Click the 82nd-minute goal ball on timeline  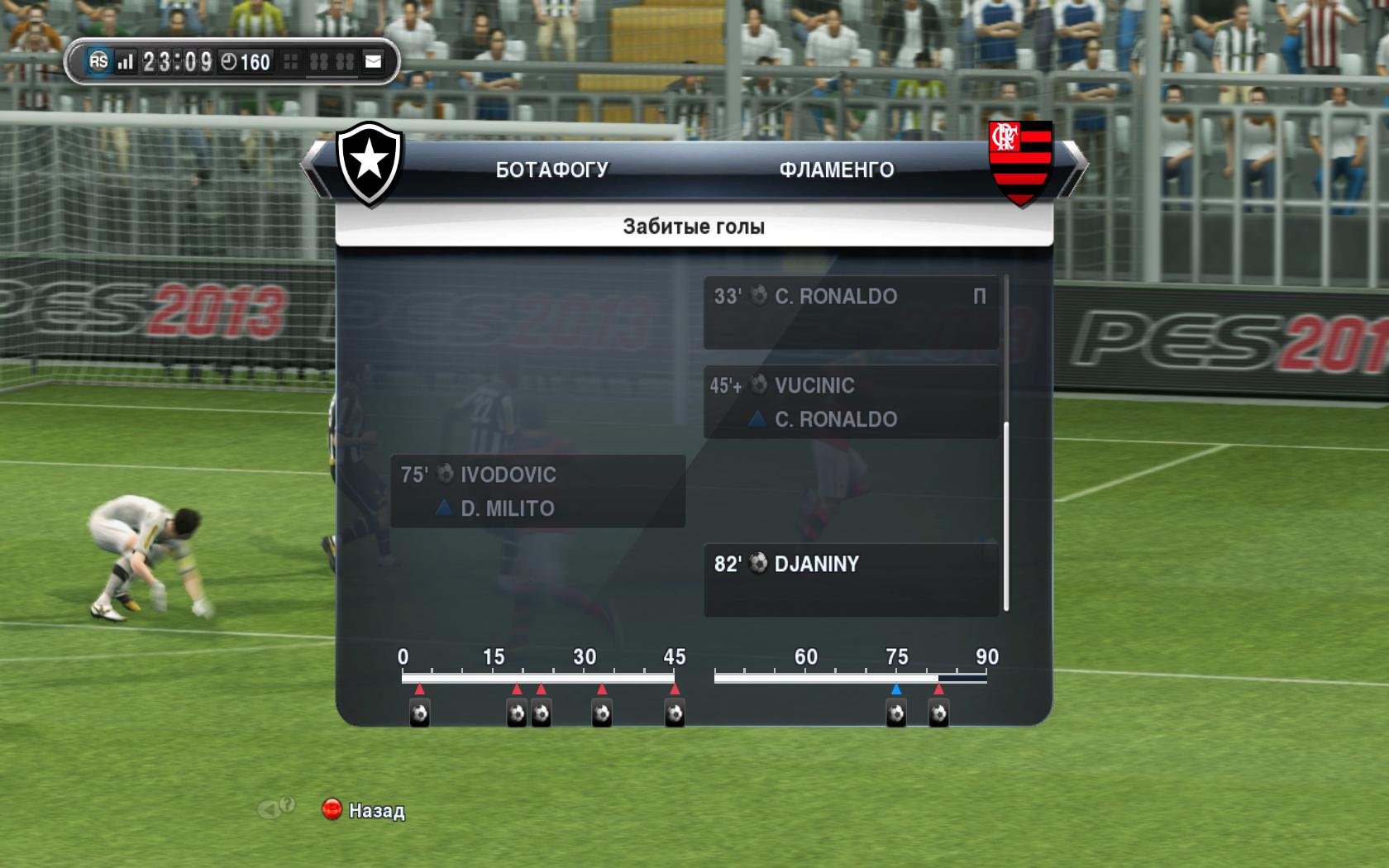[938, 713]
